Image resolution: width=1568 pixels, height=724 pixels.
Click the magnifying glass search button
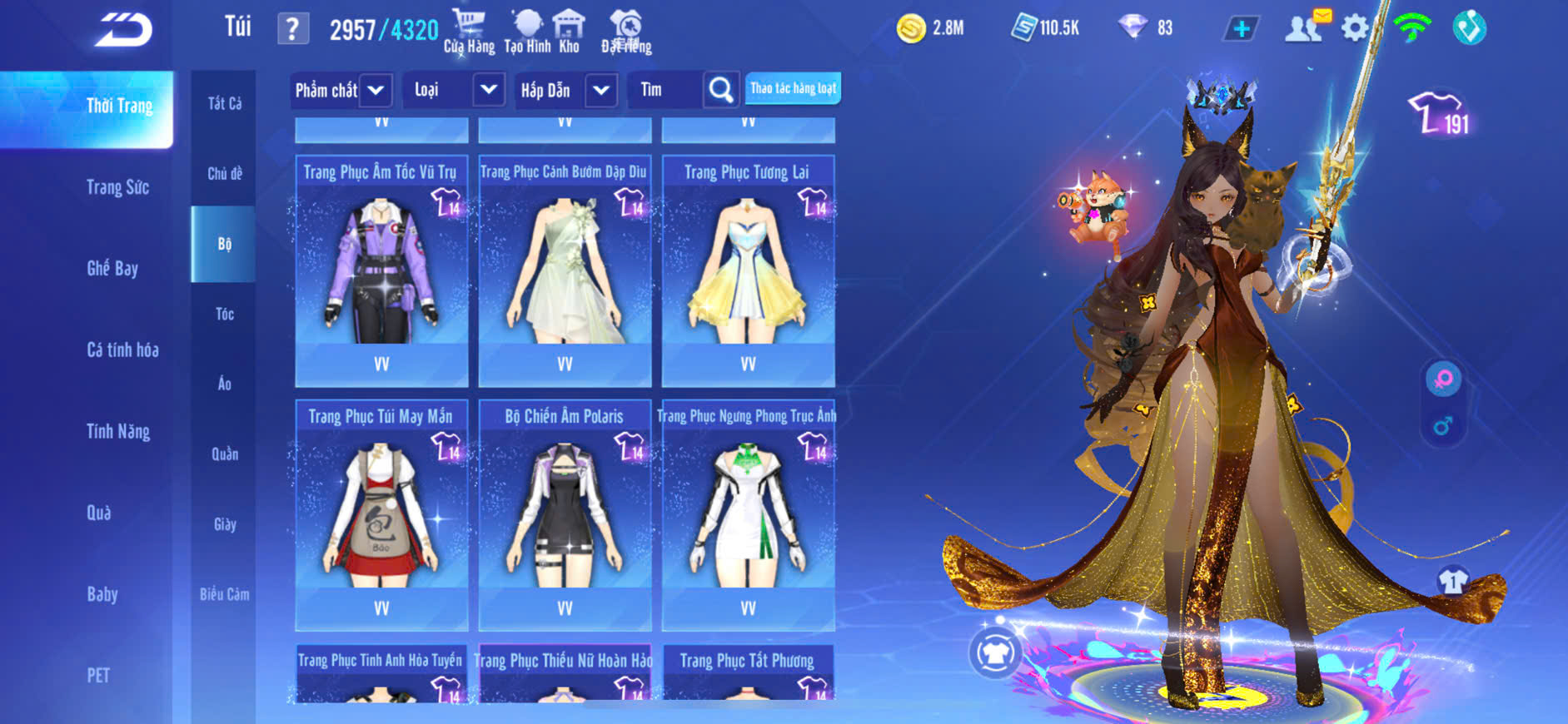pyautogui.click(x=720, y=90)
